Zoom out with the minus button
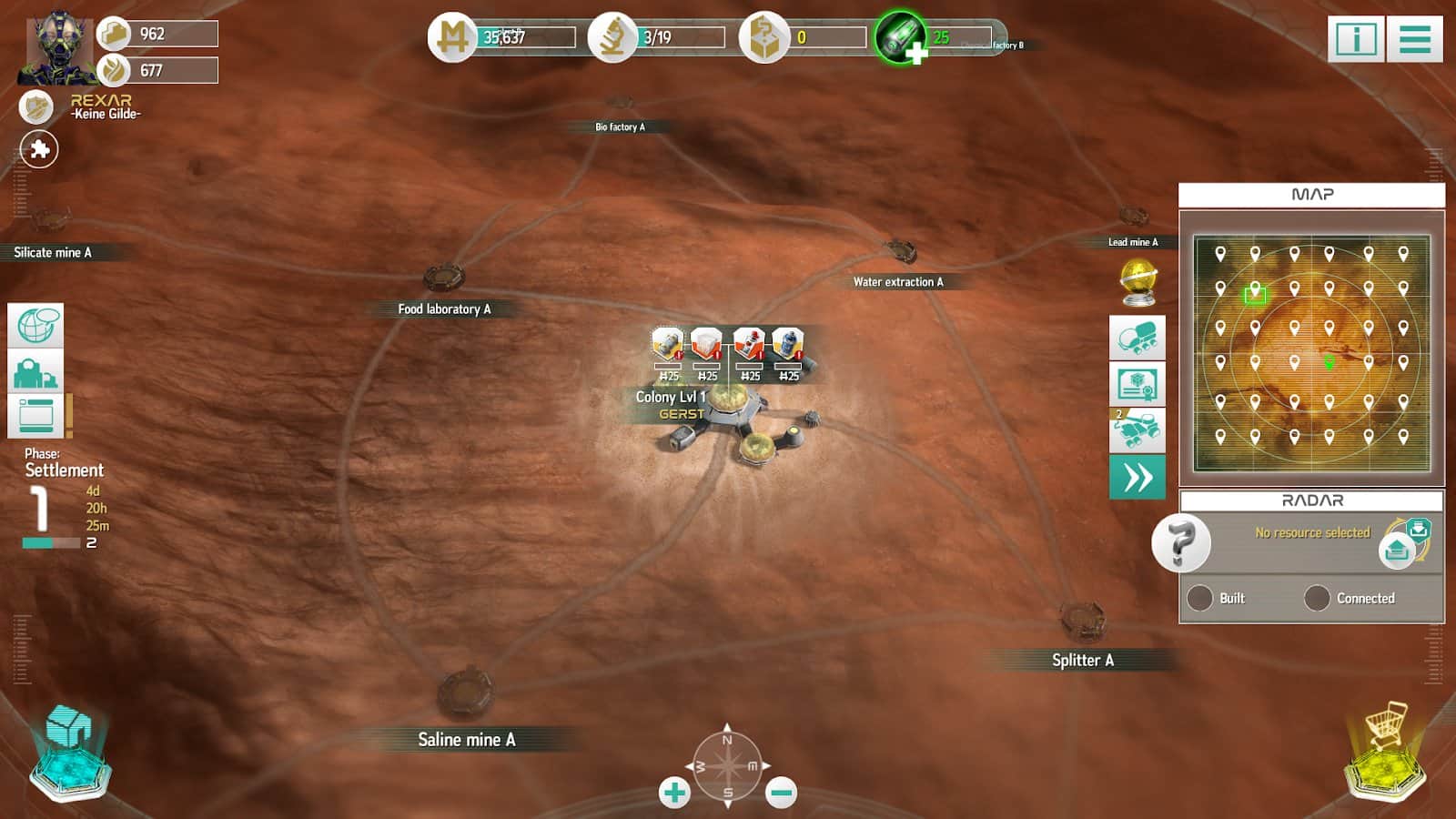The height and width of the screenshot is (819, 1456). click(781, 793)
